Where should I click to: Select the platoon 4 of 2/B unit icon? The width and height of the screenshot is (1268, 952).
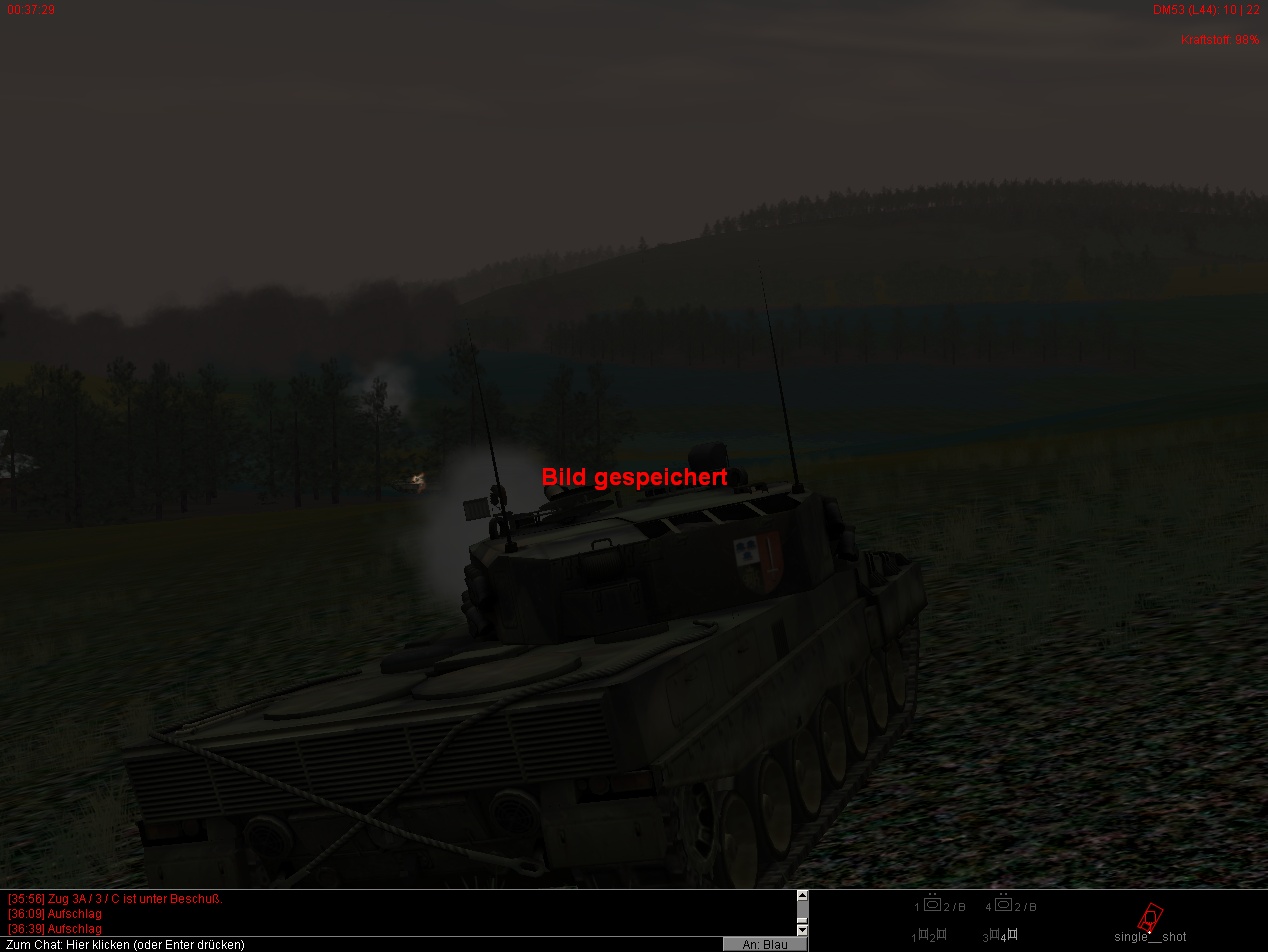coord(1004,905)
